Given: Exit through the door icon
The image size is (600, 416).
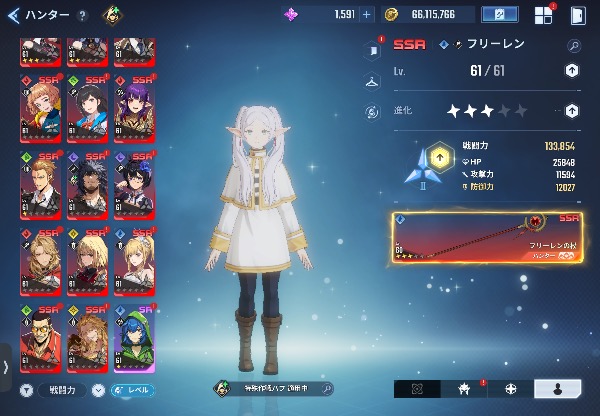Looking at the screenshot, I should [x=578, y=15].
